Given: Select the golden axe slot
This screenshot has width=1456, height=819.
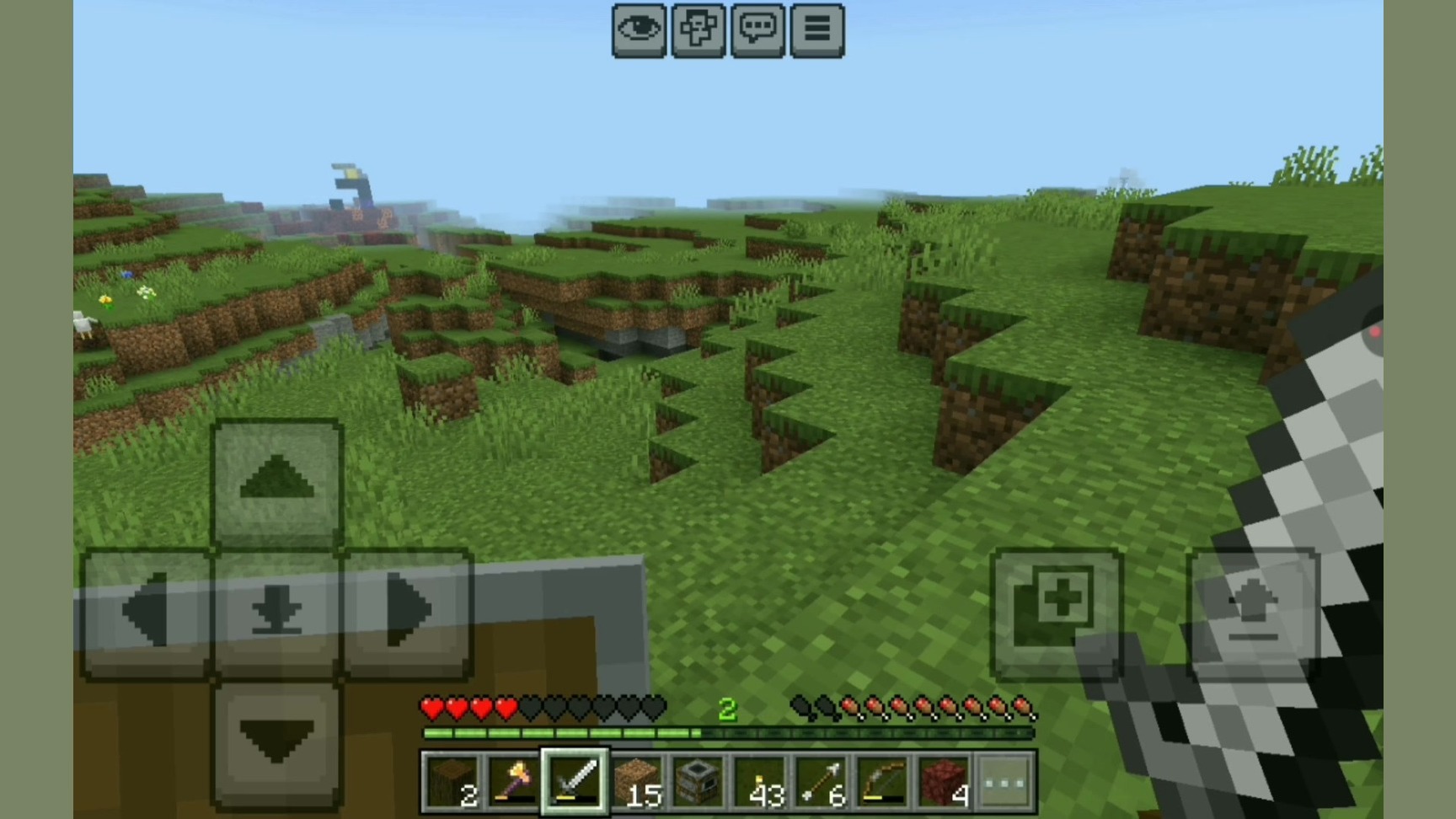Looking at the screenshot, I should point(513,782).
